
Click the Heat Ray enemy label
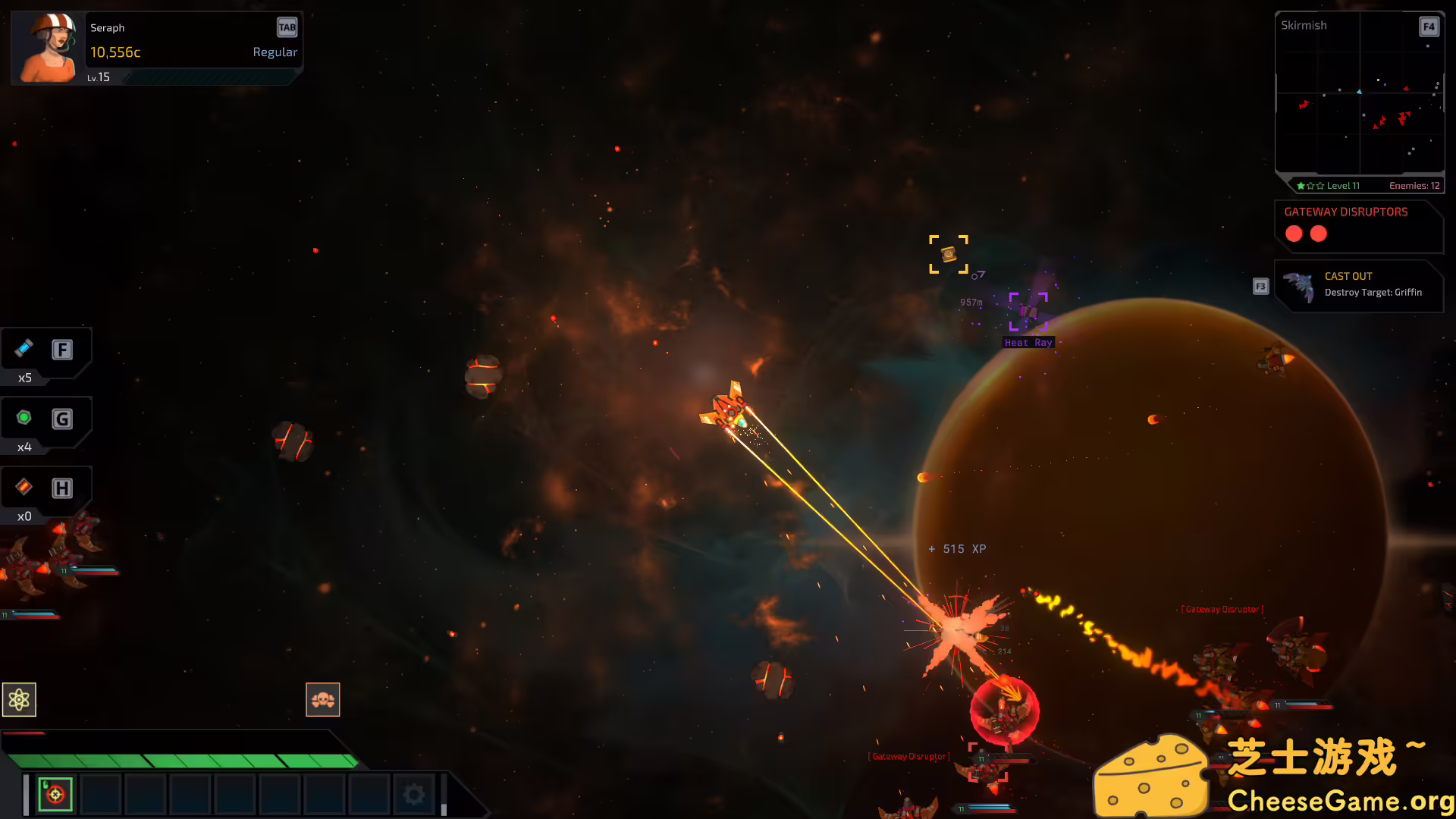point(1028,342)
